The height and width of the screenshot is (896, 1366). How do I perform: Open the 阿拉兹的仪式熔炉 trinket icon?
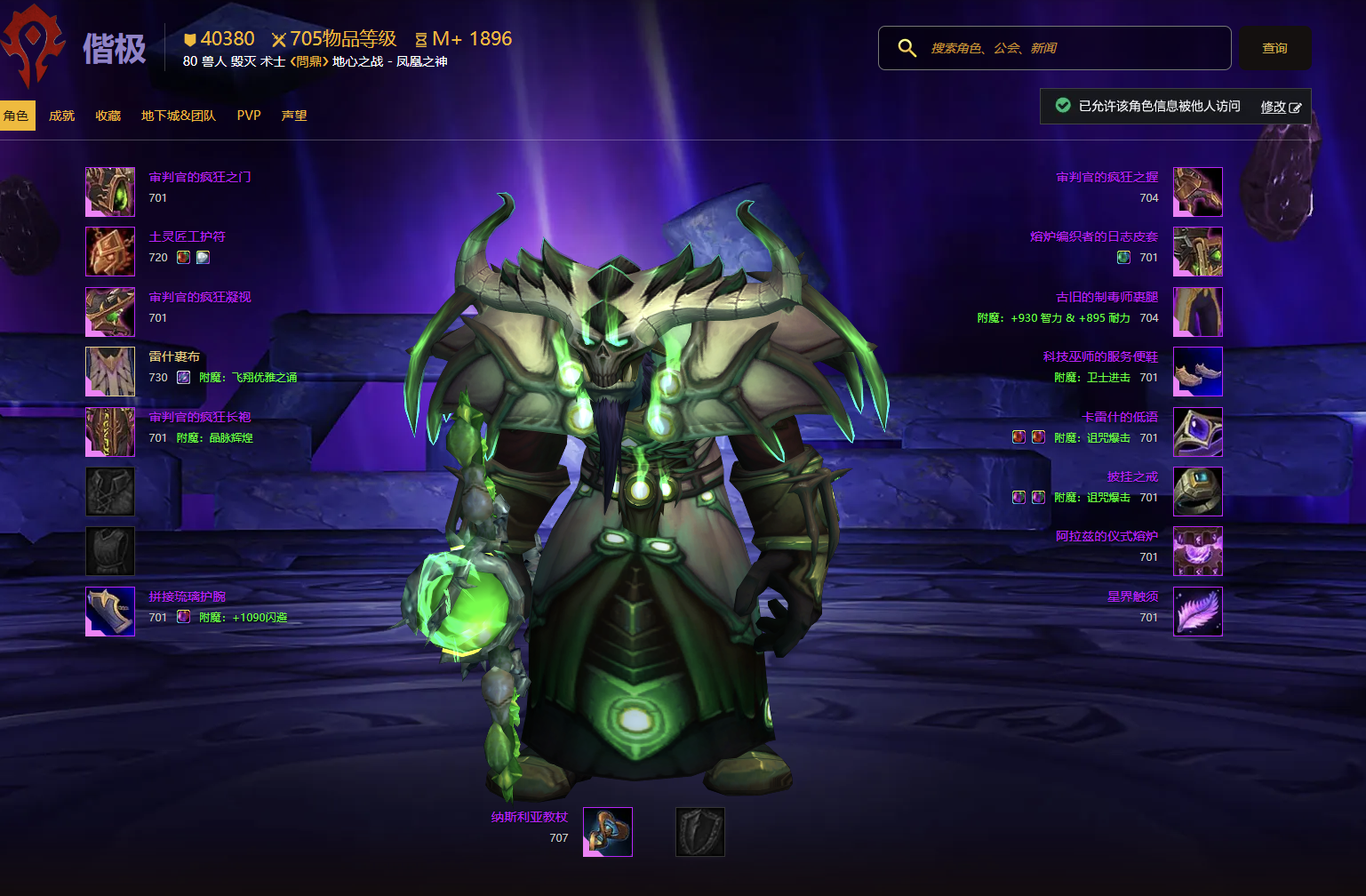click(1198, 551)
